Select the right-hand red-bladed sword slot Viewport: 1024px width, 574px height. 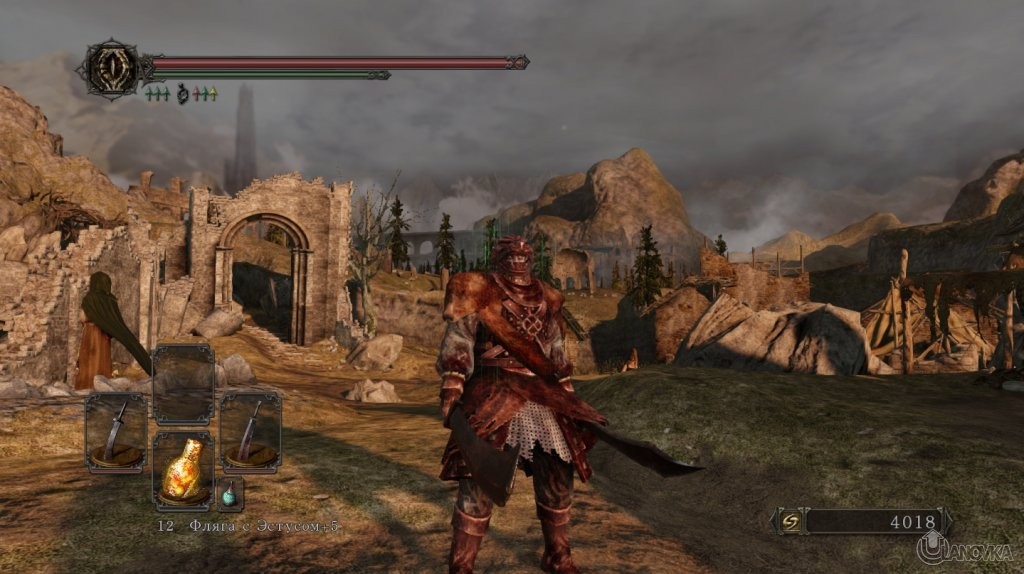[x=250, y=431]
